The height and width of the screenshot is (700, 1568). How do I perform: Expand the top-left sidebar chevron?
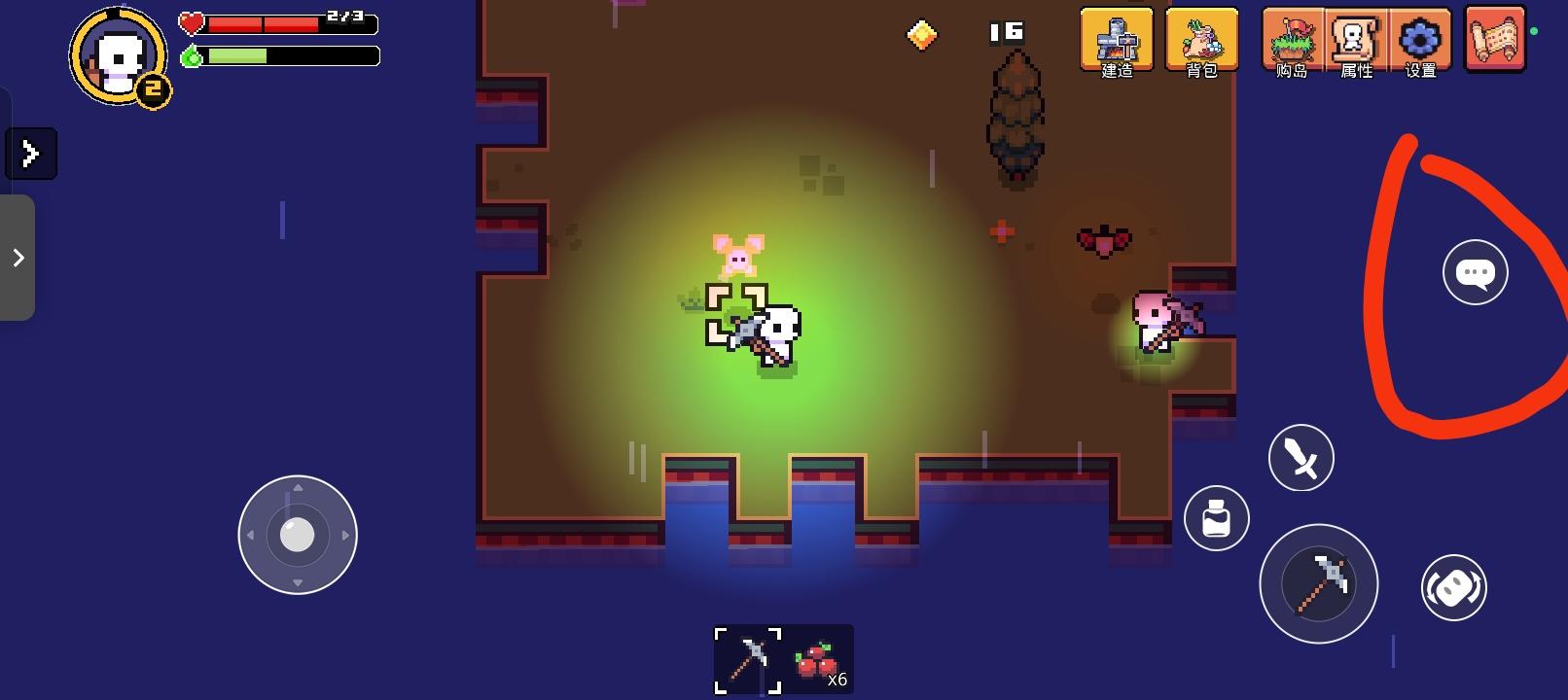click(31, 153)
